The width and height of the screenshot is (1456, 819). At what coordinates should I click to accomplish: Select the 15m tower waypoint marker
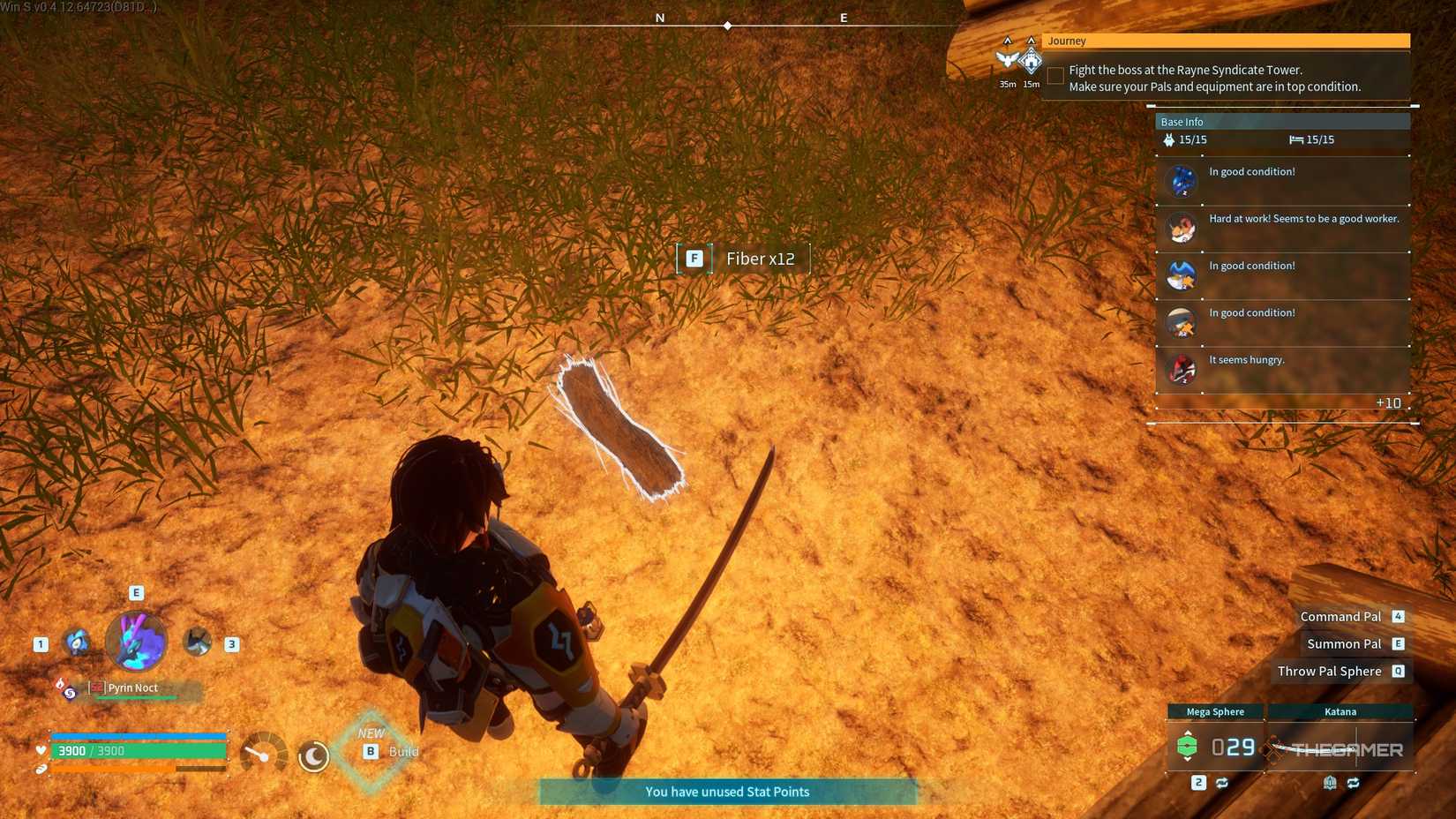(x=1031, y=62)
